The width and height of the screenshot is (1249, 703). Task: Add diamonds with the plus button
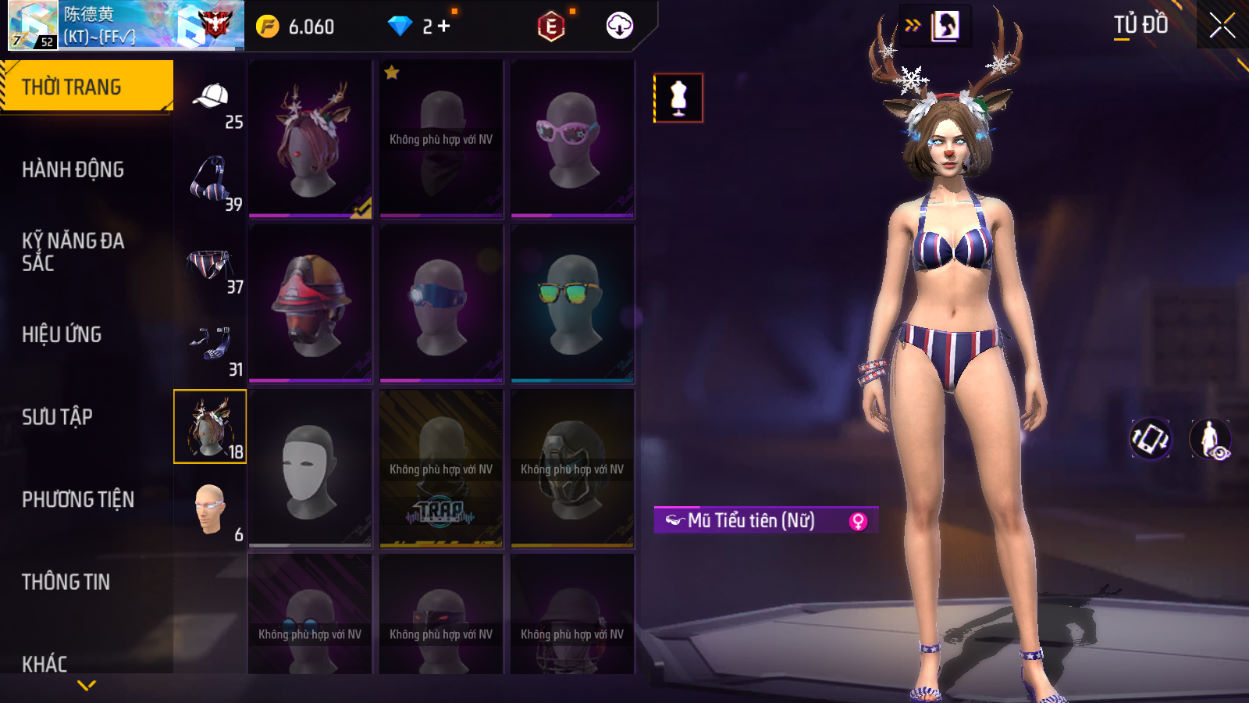click(x=443, y=26)
